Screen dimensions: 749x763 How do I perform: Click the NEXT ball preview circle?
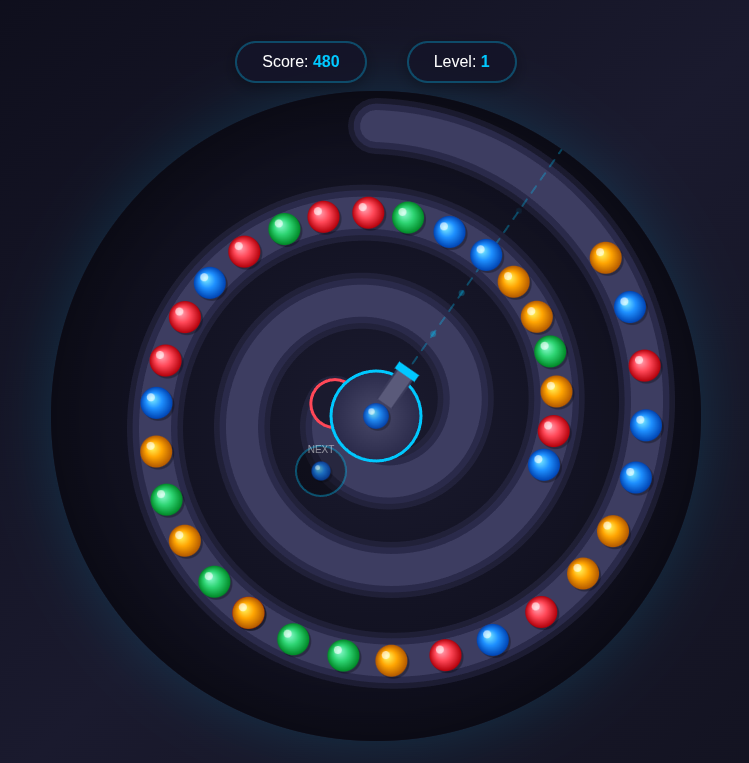click(x=321, y=471)
